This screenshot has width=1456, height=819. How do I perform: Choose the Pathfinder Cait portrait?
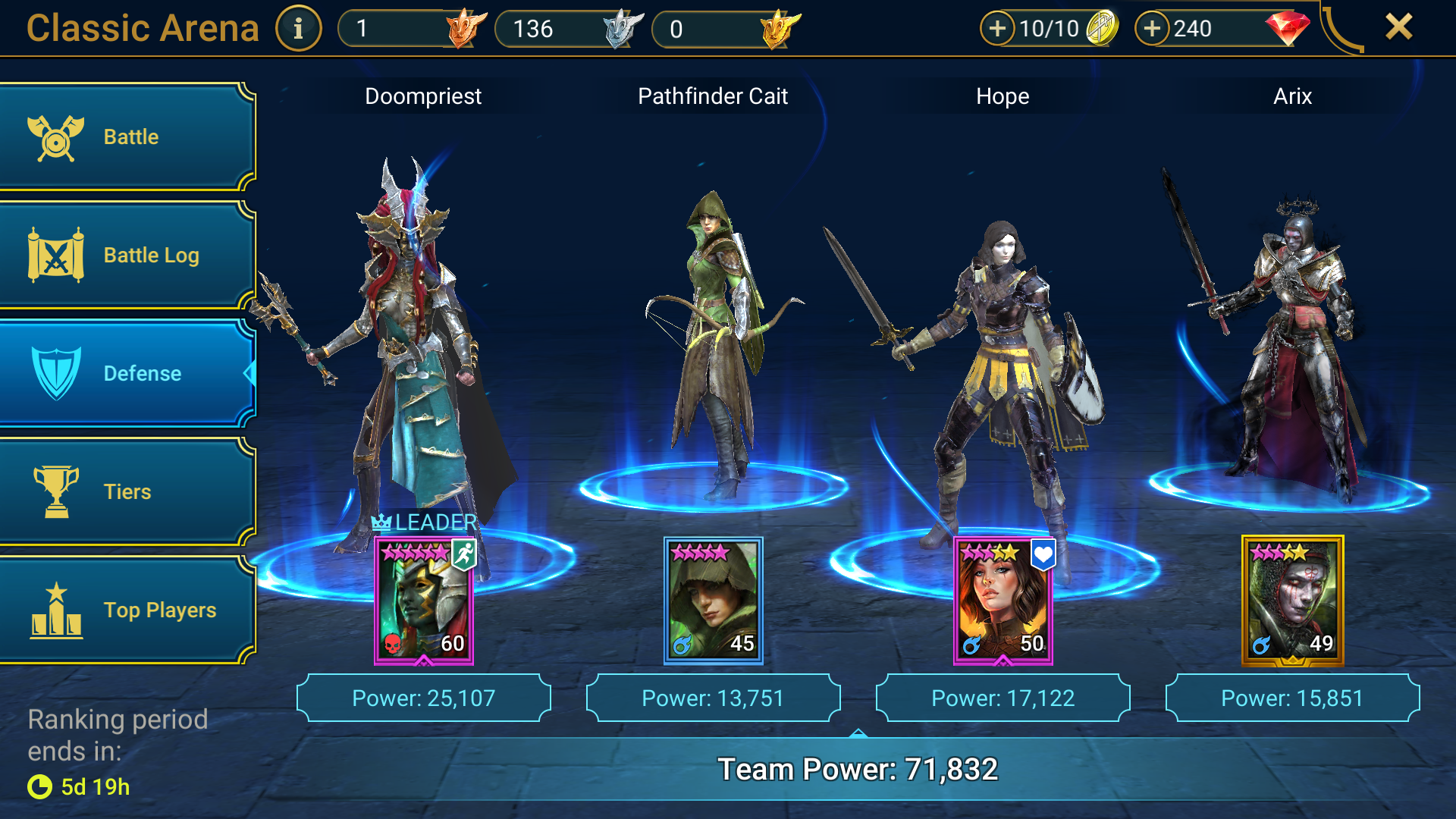[x=714, y=601]
